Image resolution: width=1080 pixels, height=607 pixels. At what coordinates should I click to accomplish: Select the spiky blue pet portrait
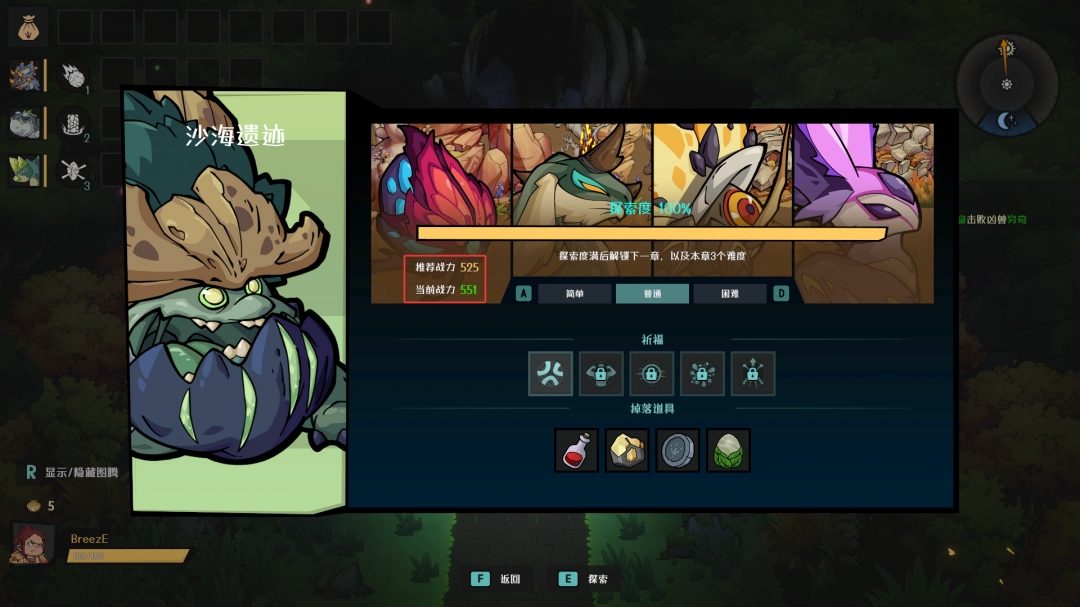point(25,75)
